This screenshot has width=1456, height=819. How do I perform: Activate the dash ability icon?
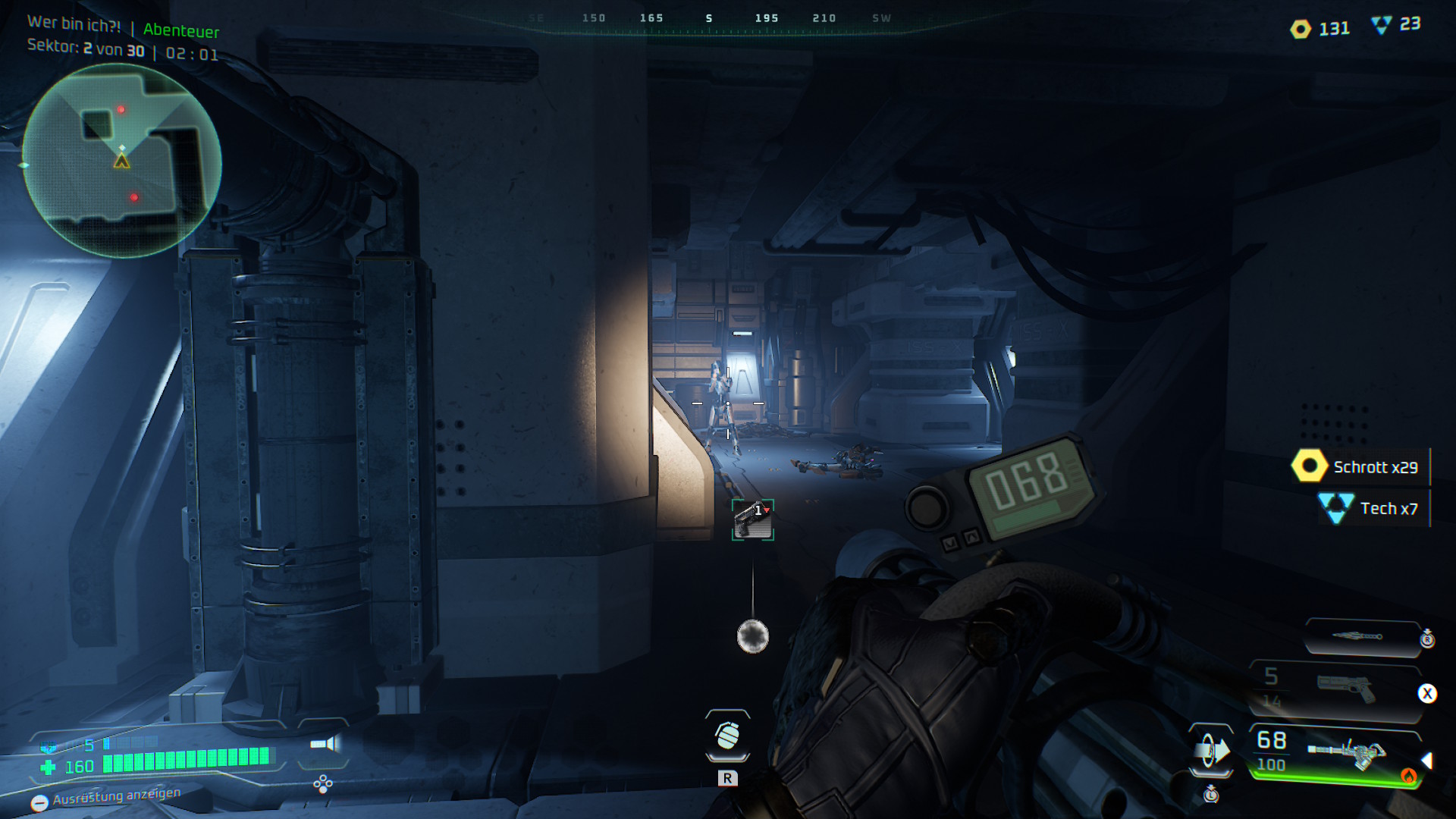1211,751
